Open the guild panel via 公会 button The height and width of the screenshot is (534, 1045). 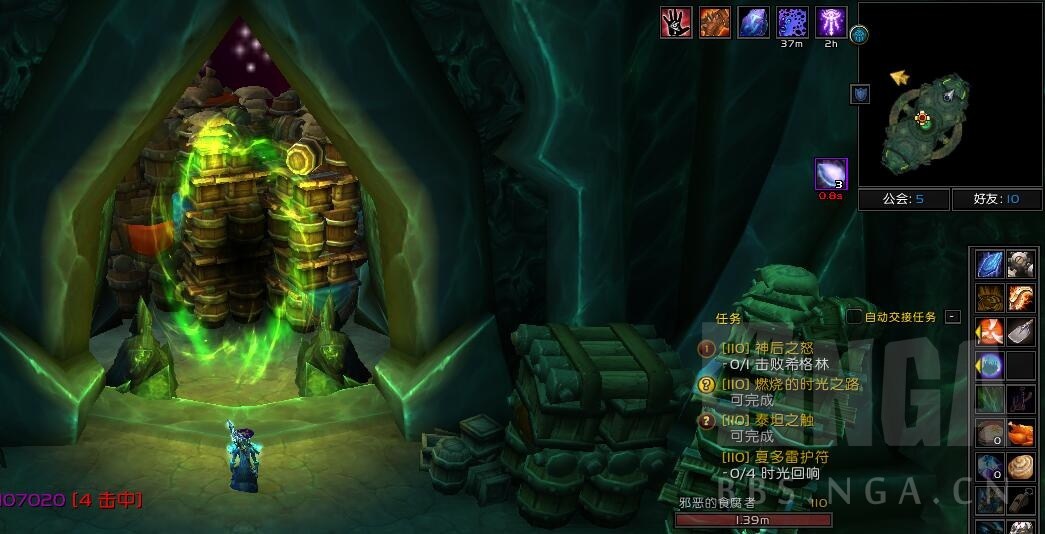pyautogui.click(x=902, y=199)
